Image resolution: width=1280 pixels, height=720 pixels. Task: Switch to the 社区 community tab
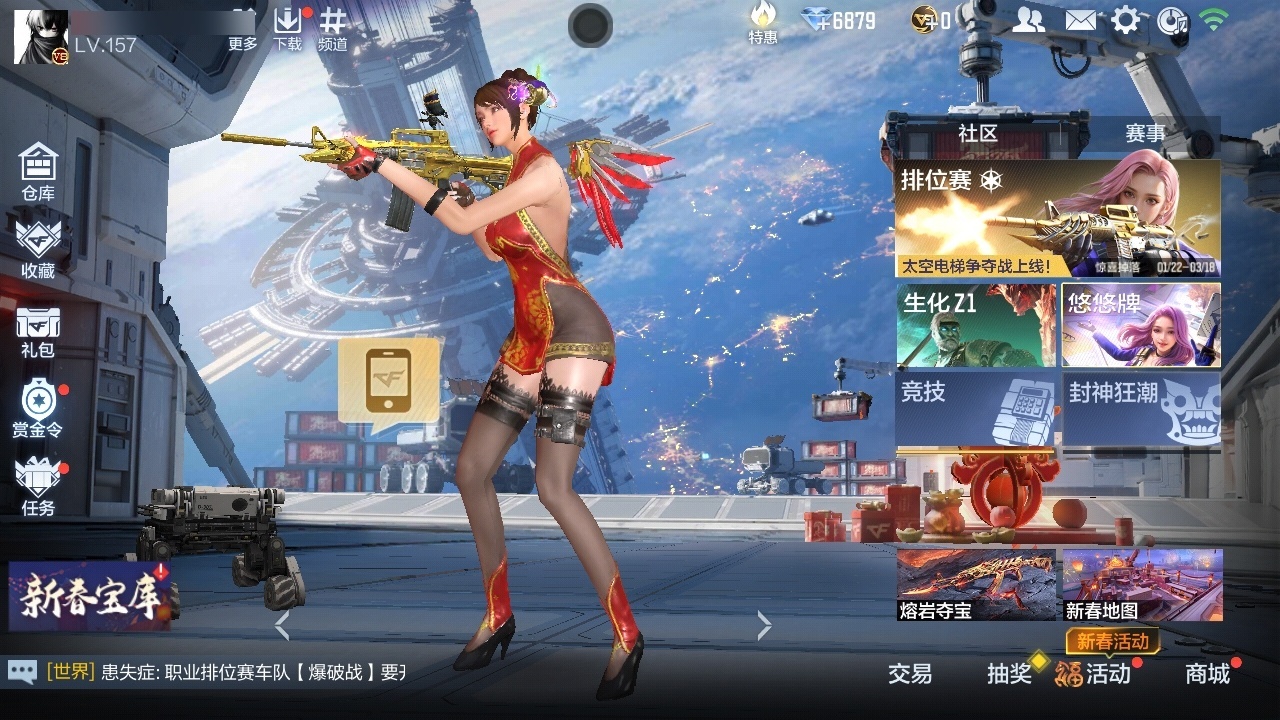pyautogui.click(x=977, y=133)
